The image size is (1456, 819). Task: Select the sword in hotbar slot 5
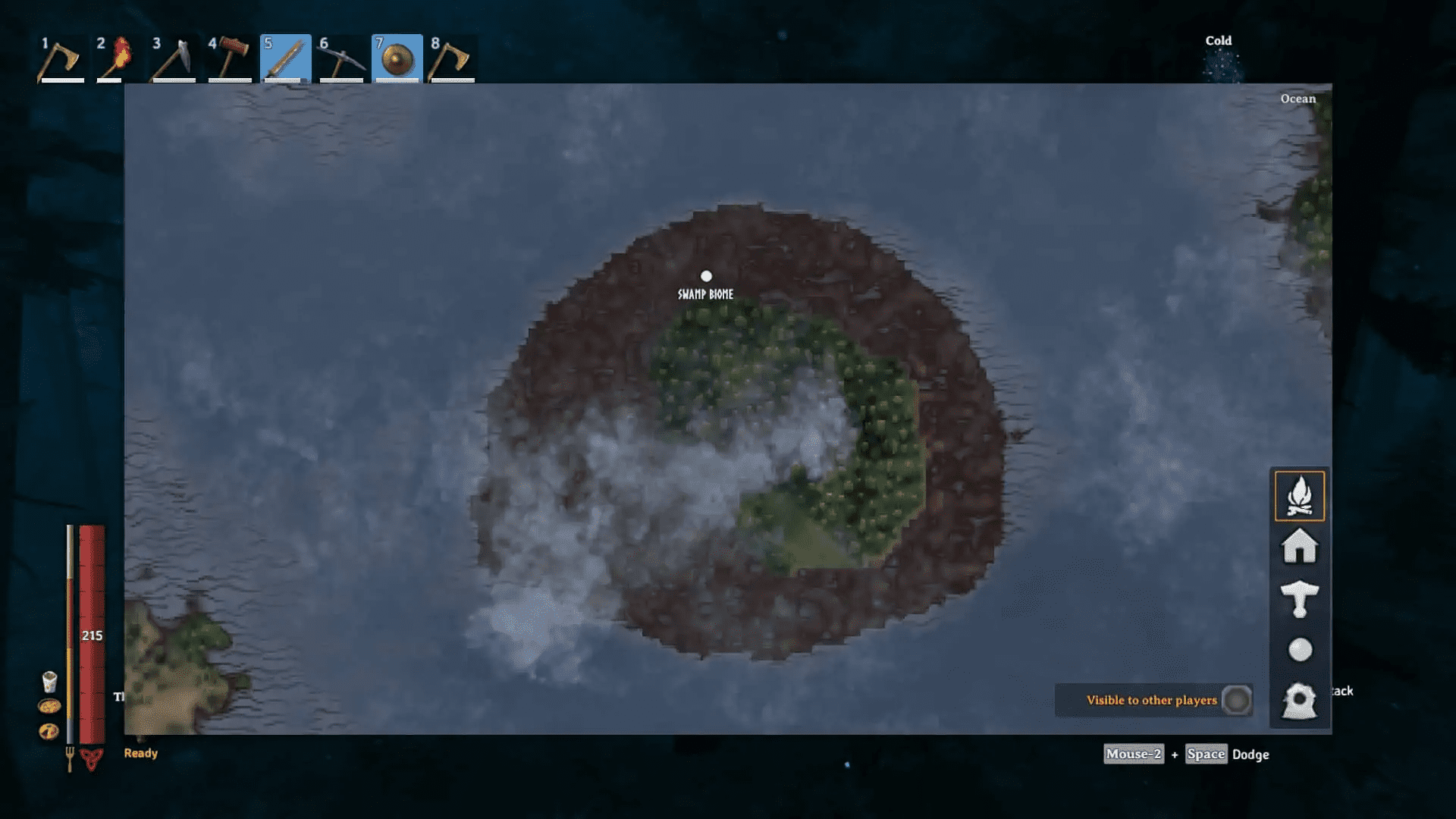pos(285,59)
